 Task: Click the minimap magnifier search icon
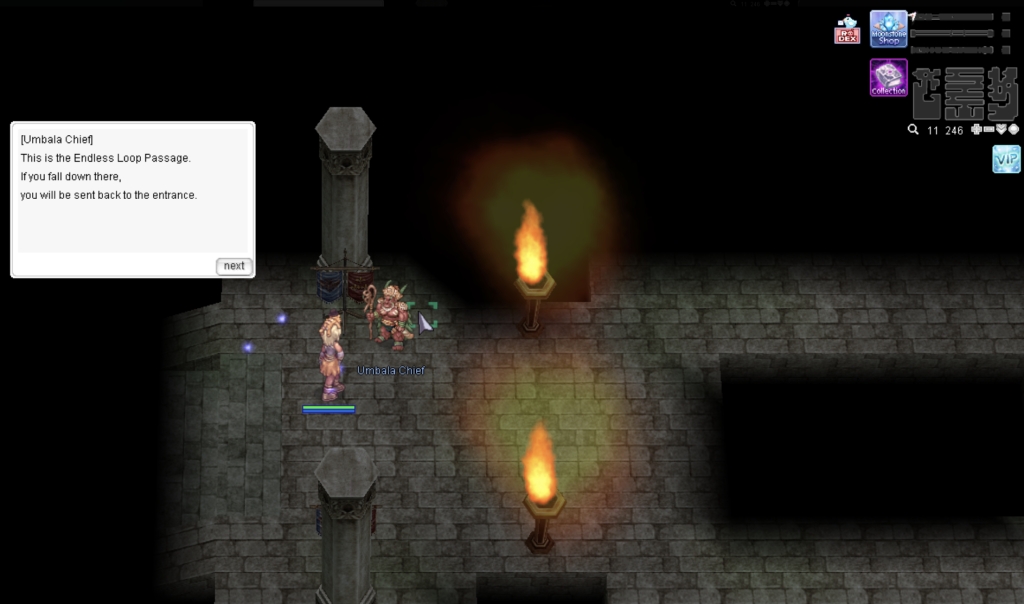click(x=913, y=130)
